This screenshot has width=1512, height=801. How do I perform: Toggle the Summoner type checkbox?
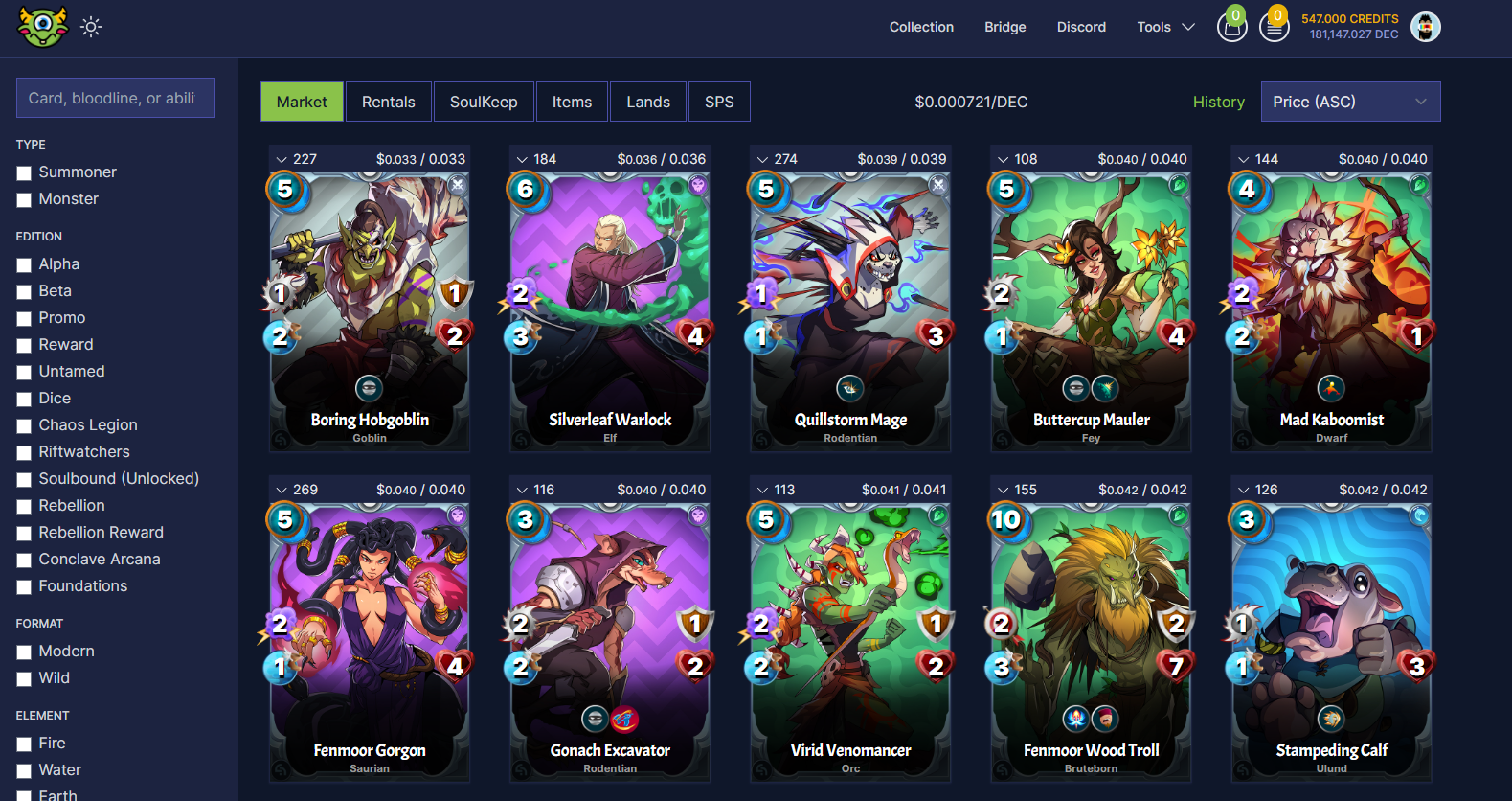pos(24,173)
